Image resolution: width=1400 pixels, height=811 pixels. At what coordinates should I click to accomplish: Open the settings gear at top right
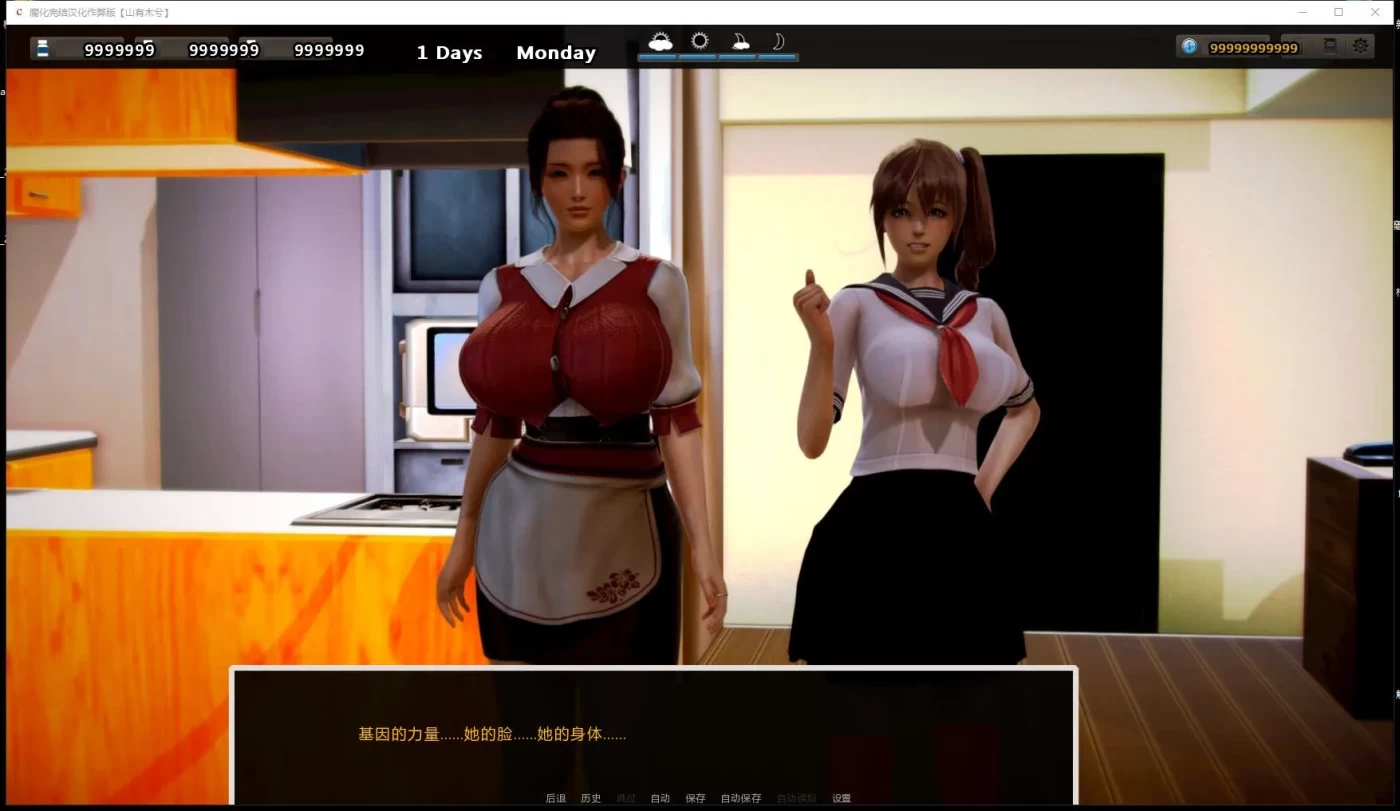(1359, 46)
